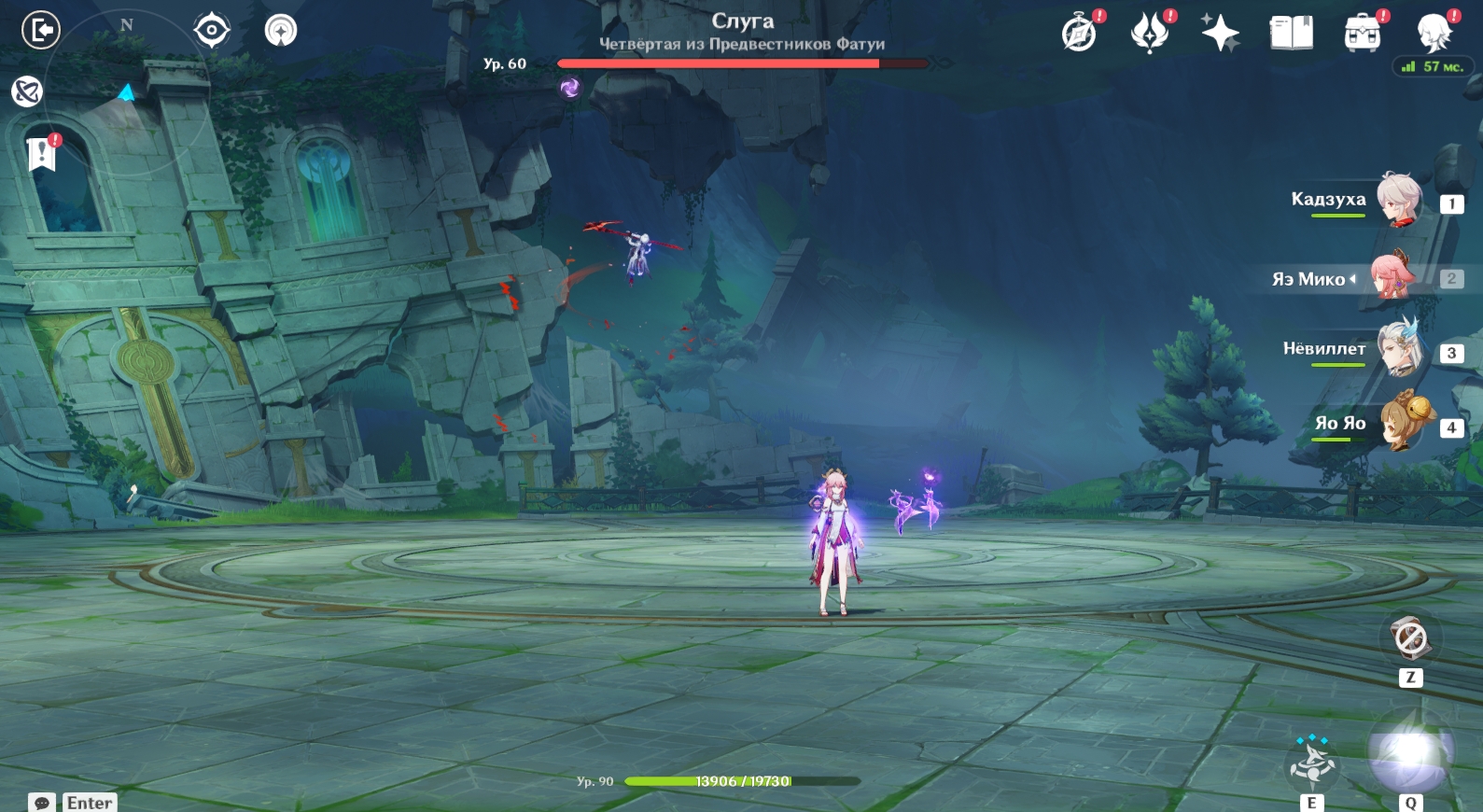Open the compass events icon
The height and width of the screenshot is (812, 1483).
pos(1080,34)
